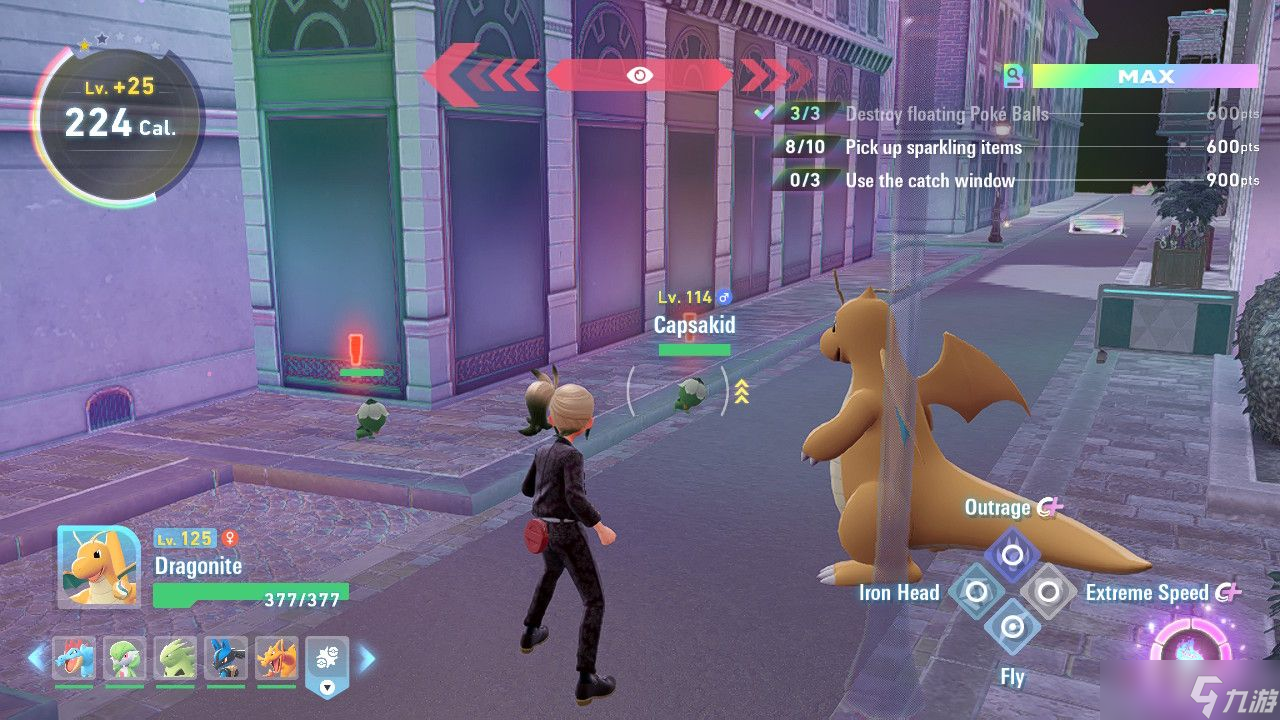The image size is (1280, 720).
Task: Click the rainbow MAX rank bar
Action: 1144,76
